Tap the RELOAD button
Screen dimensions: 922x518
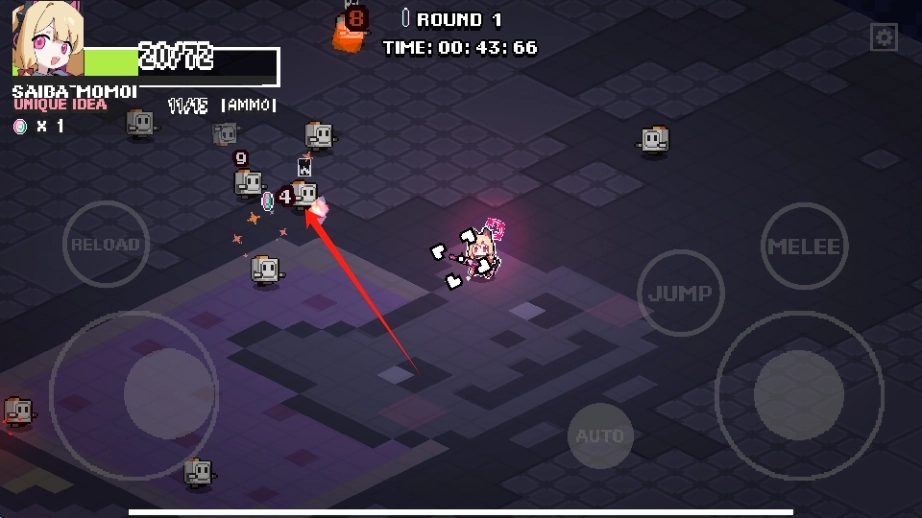point(106,244)
